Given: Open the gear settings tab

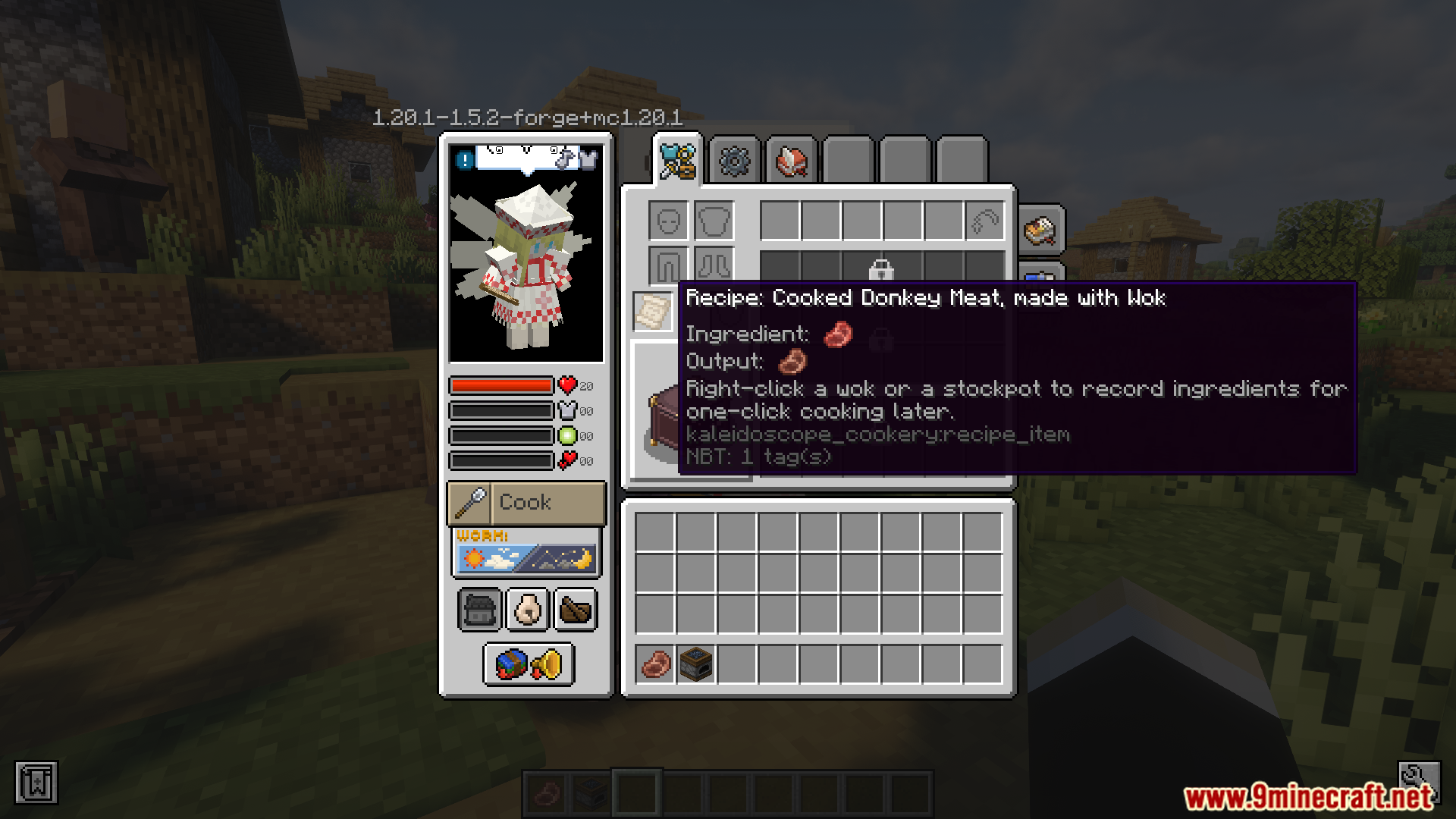Looking at the screenshot, I should (732, 161).
